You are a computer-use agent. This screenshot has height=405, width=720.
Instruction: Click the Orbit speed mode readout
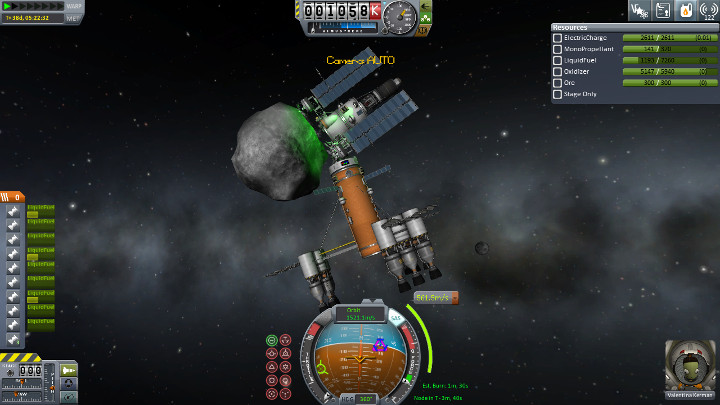click(359, 313)
